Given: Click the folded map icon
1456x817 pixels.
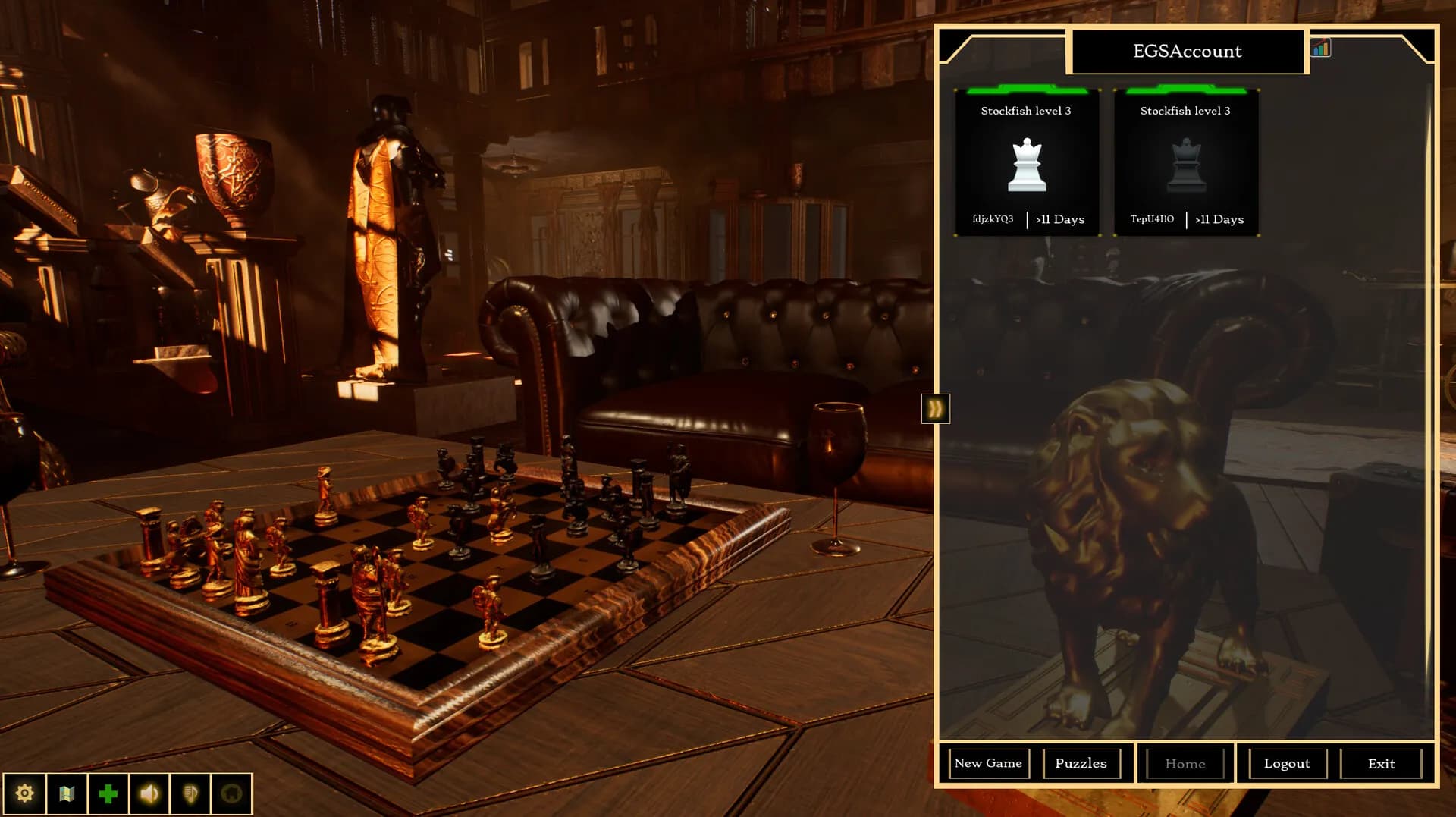Looking at the screenshot, I should (x=67, y=793).
